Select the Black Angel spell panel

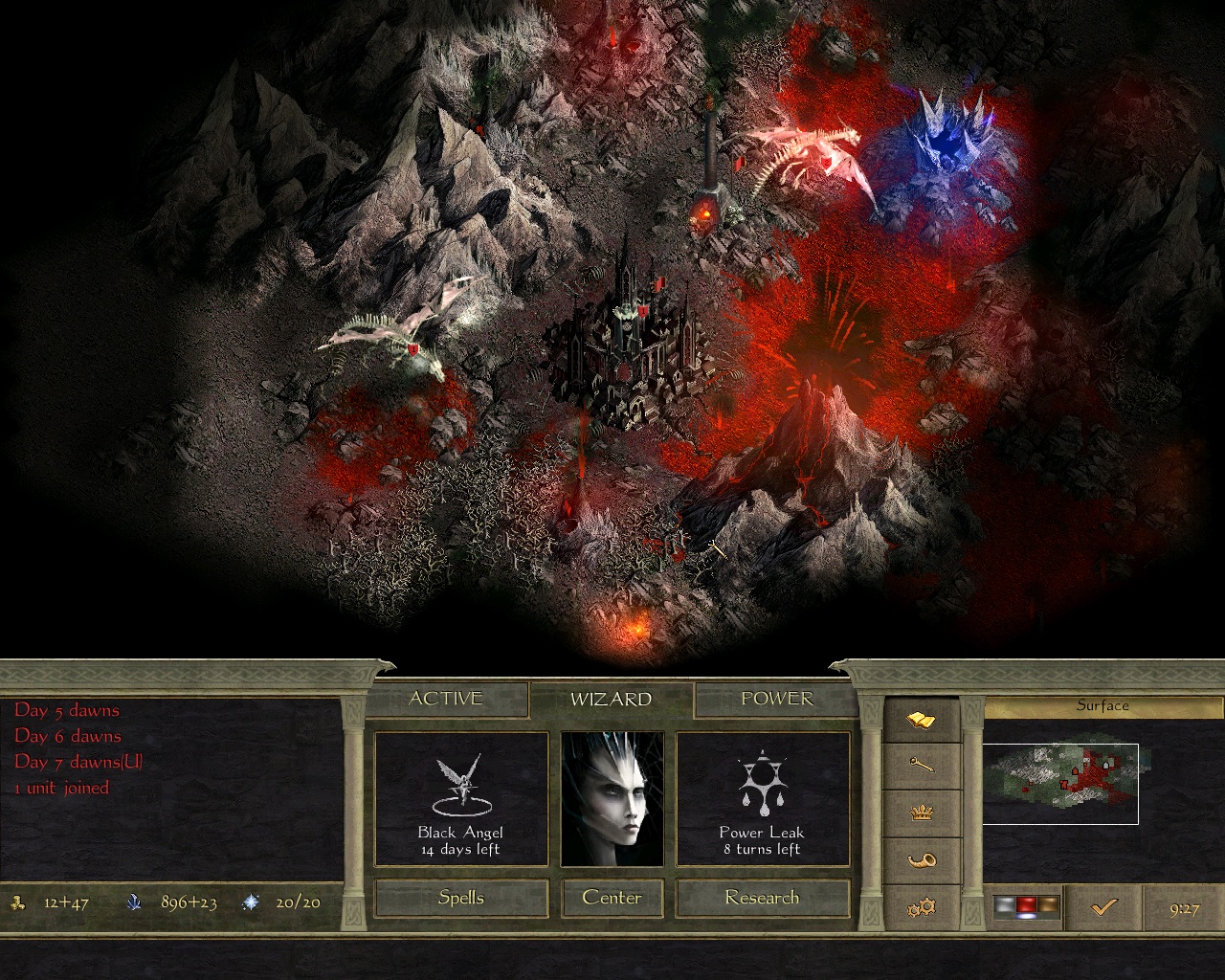pyautogui.click(x=461, y=799)
